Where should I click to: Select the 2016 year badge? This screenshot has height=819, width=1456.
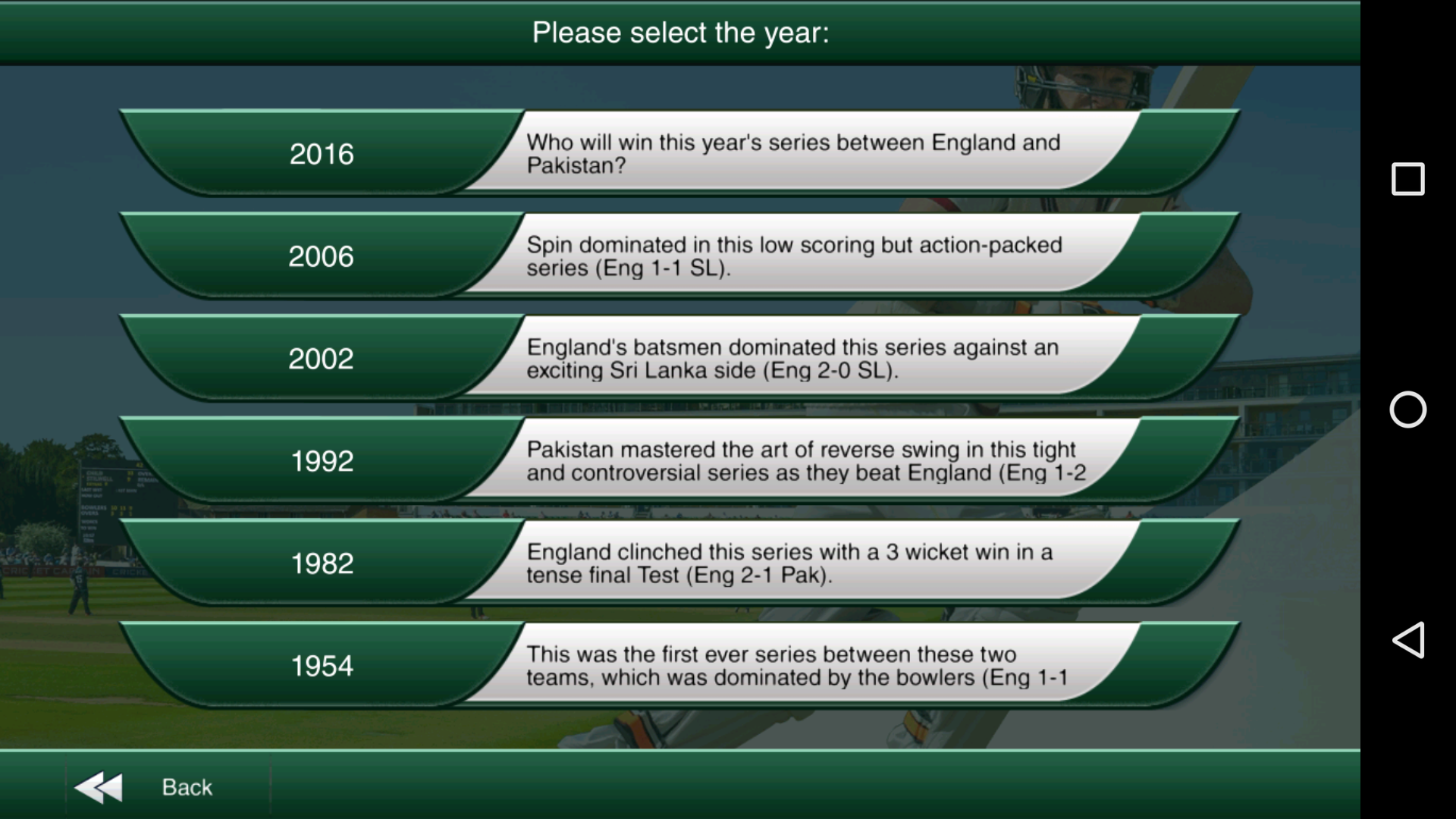(x=322, y=154)
